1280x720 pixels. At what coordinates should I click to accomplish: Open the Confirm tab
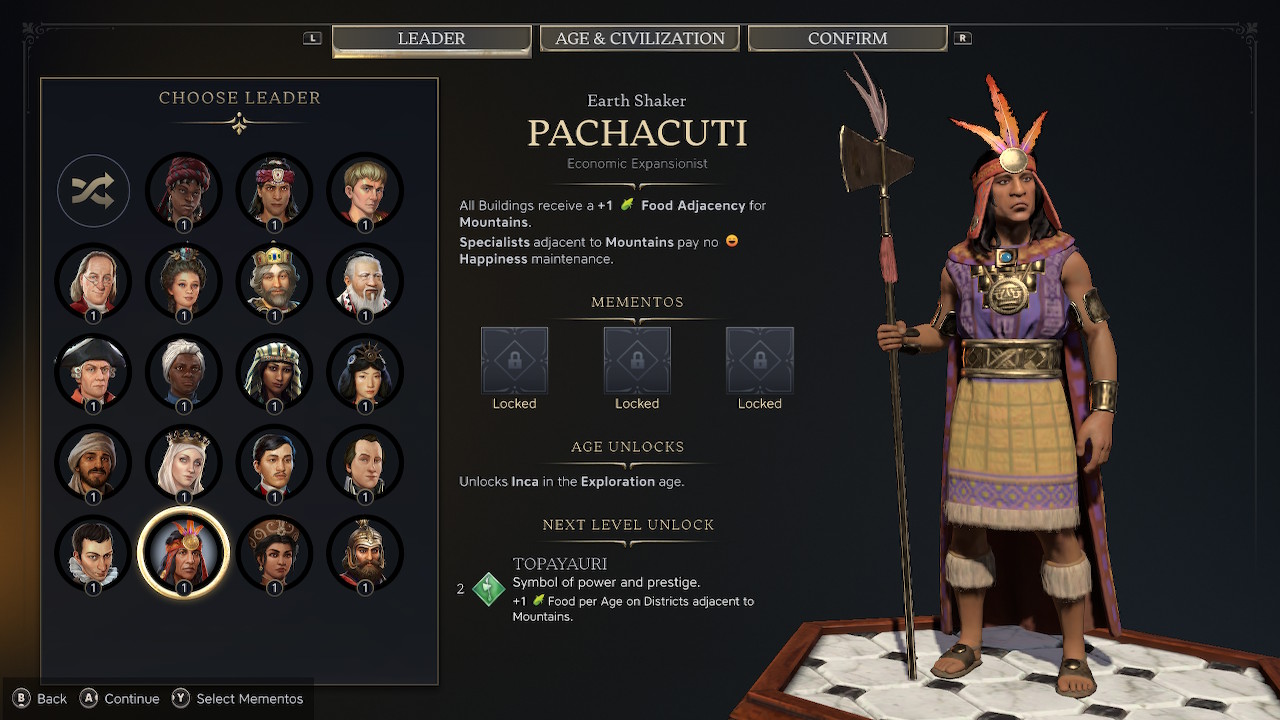(x=847, y=39)
